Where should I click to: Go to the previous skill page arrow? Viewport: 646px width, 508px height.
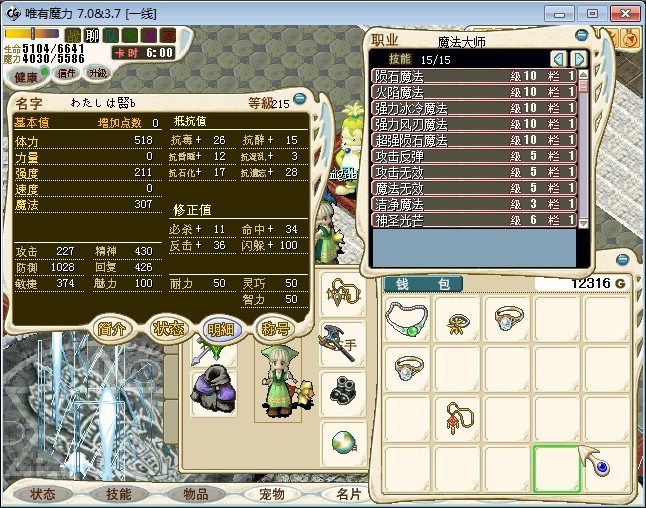[x=559, y=59]
